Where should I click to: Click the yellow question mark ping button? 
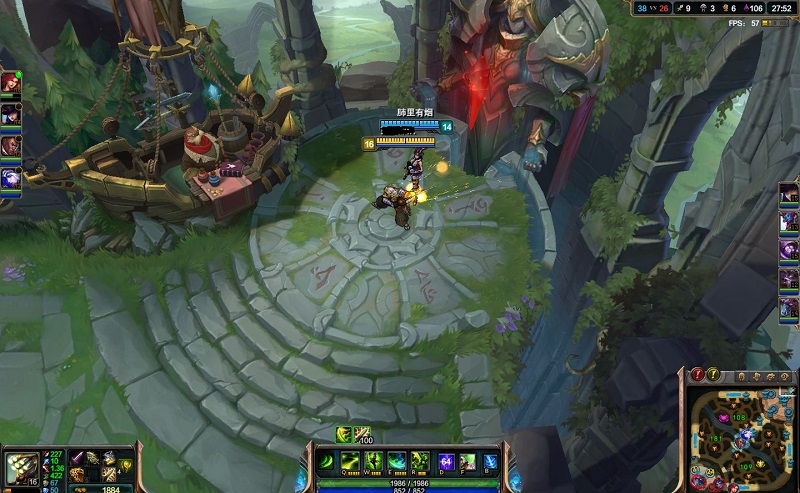pyautogui.click(x=712, y=374)
